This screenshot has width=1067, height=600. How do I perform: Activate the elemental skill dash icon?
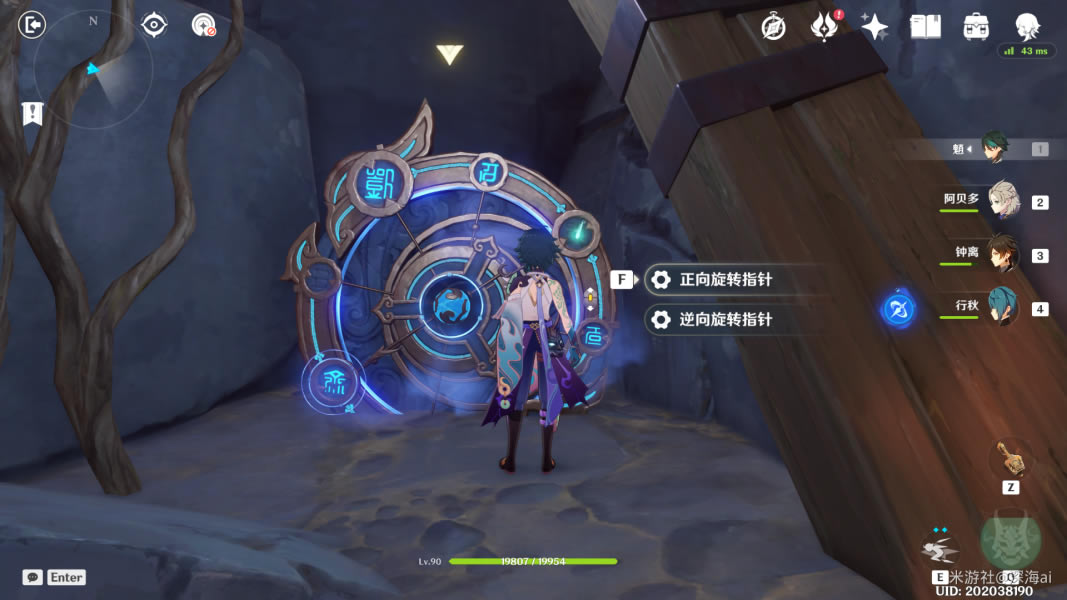coord(938,546)
